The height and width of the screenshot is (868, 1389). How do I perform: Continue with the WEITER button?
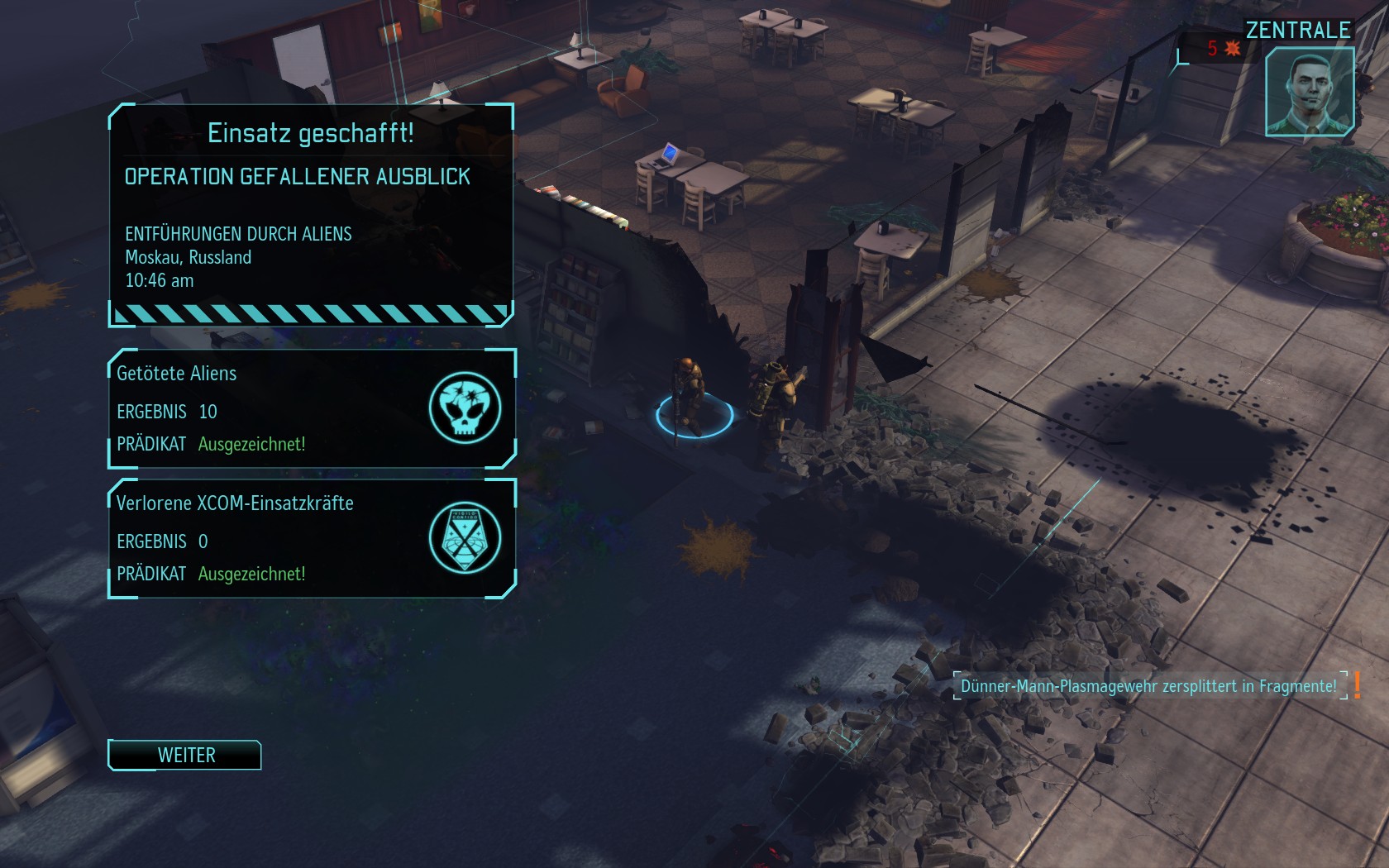185,755
